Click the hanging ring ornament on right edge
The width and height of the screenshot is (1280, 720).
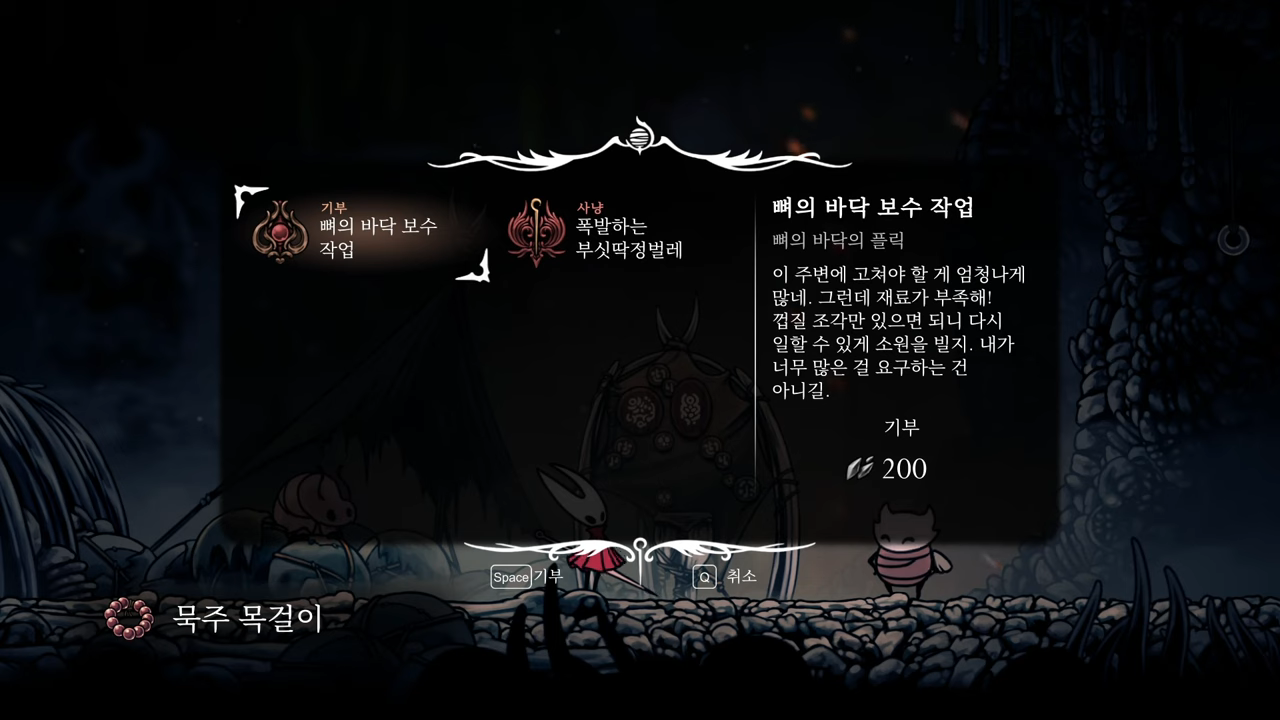point(1234,240)
